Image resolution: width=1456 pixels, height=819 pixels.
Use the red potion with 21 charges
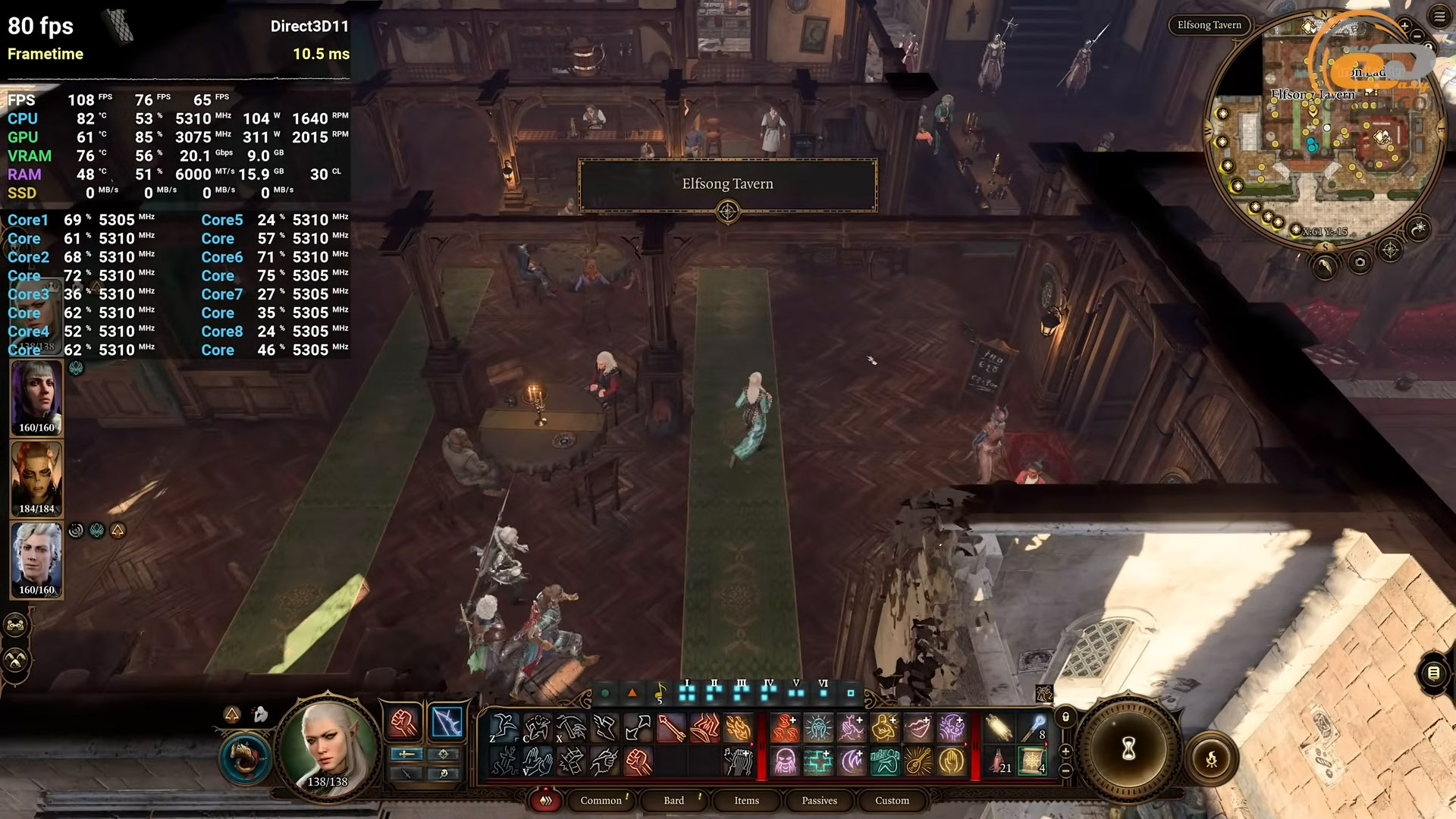(999, 761)
